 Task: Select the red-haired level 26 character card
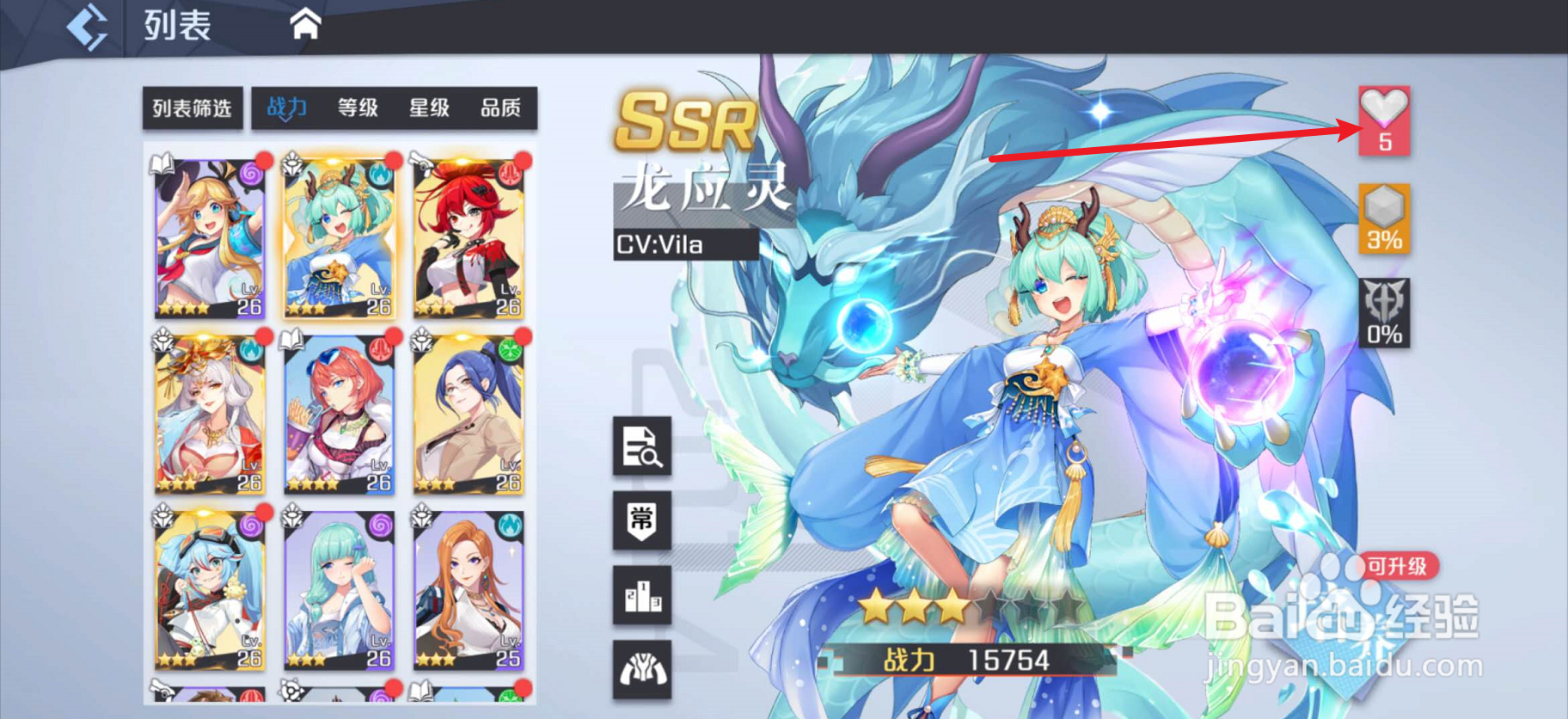[x=467, y=238]
